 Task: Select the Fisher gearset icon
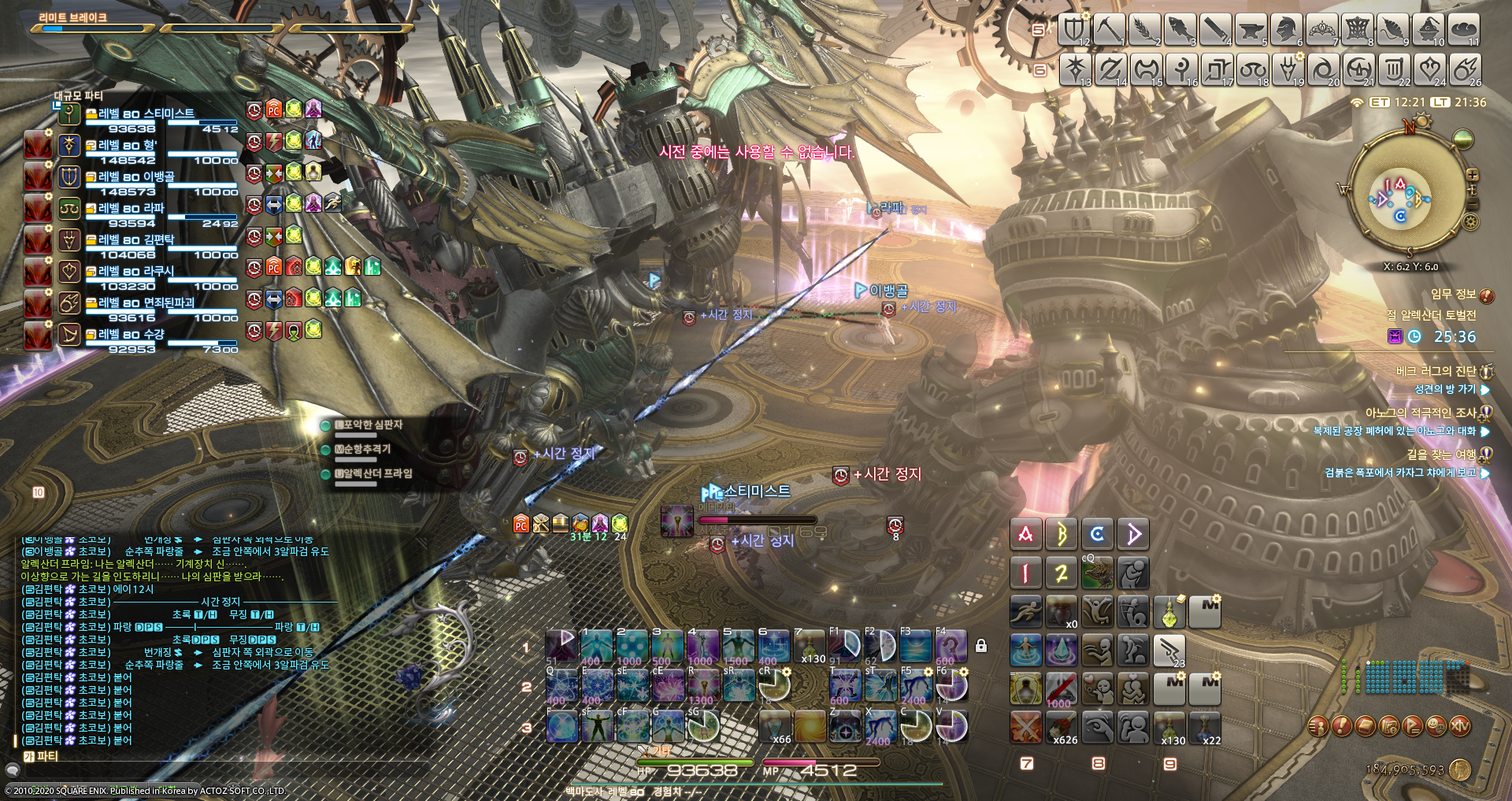click(x=1180, y=29)
